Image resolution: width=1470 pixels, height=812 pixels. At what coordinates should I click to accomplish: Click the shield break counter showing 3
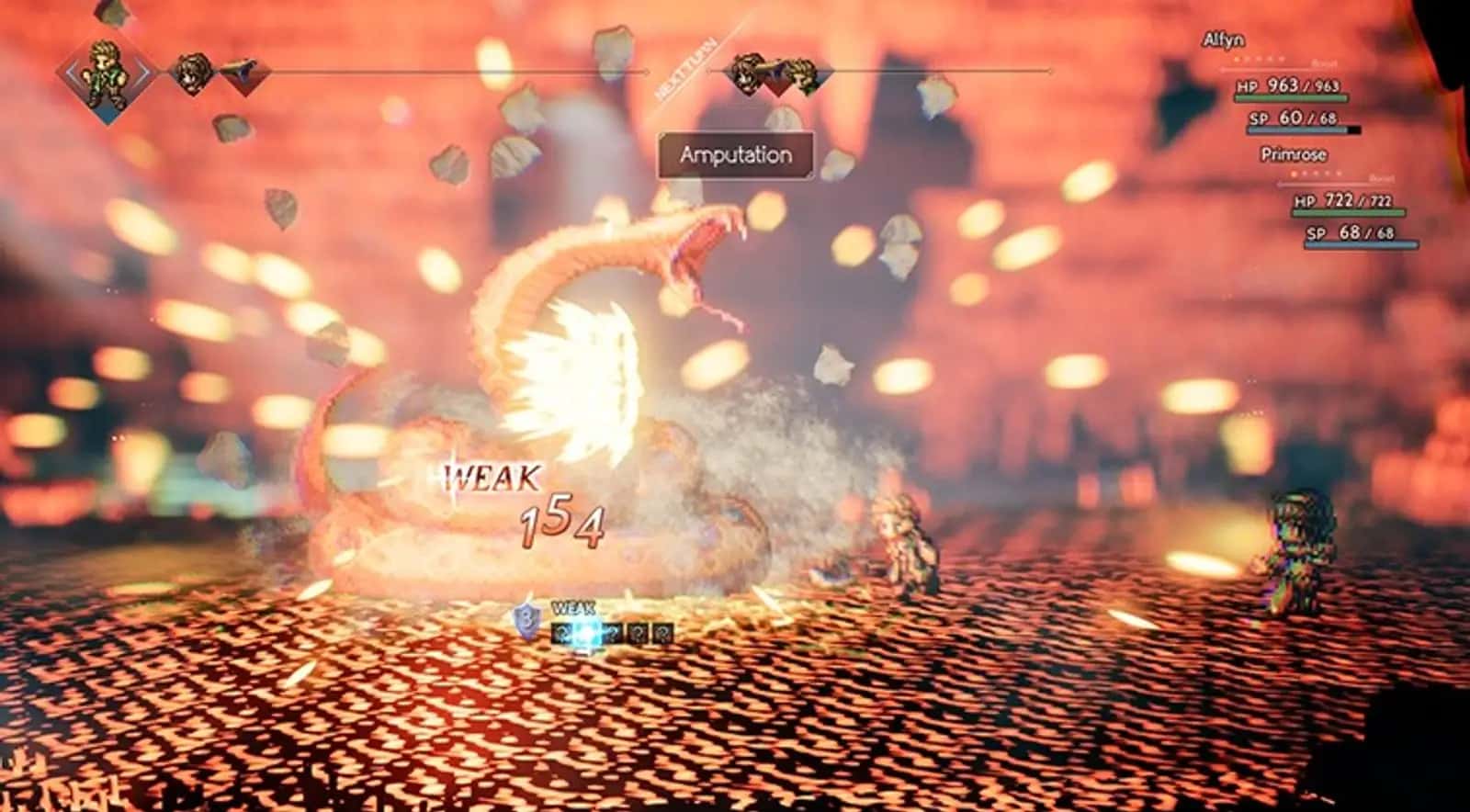pos(527,617)
